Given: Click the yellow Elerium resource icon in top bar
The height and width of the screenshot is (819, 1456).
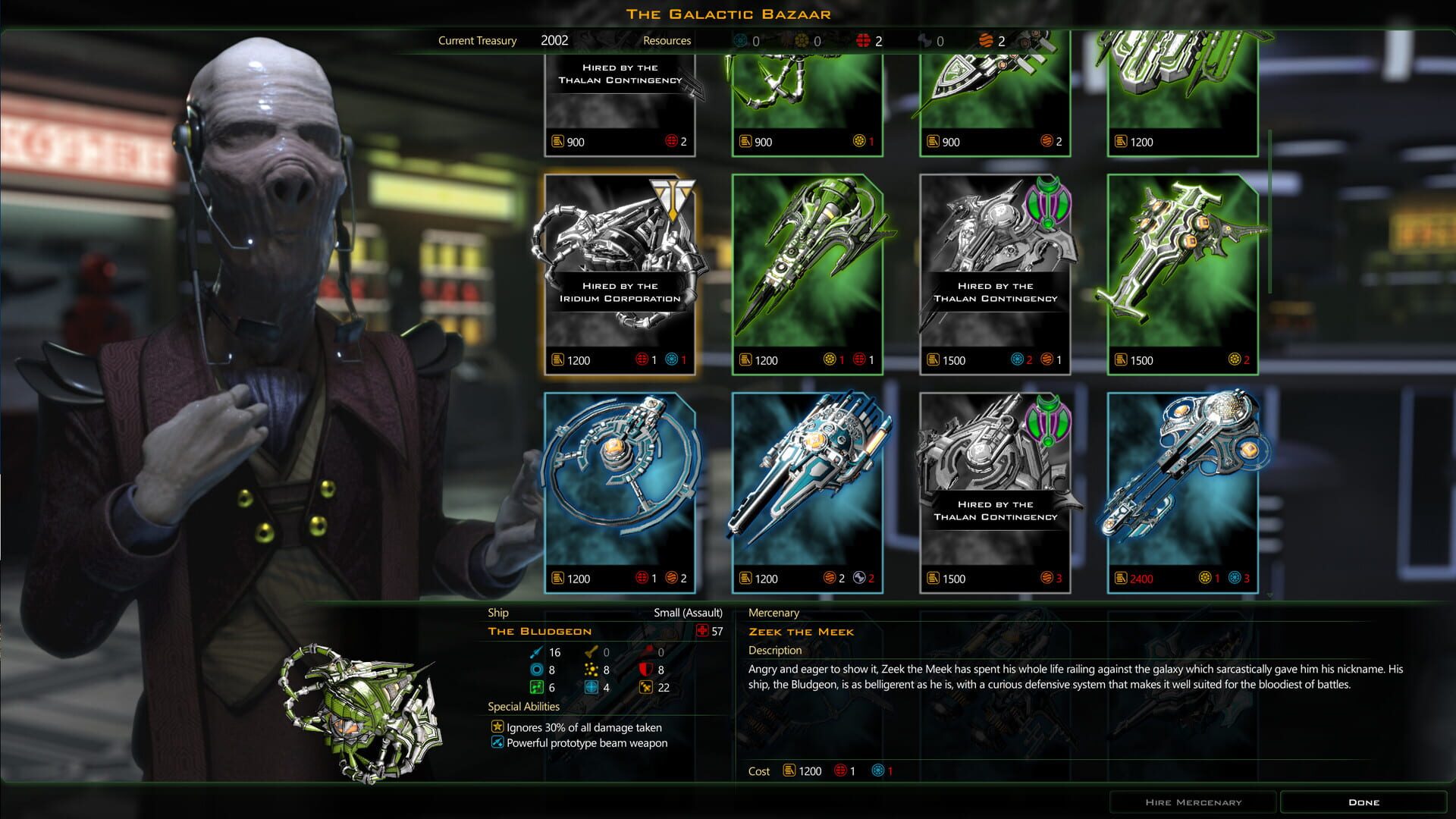Looking at the screenshot, I should (802, 40).
